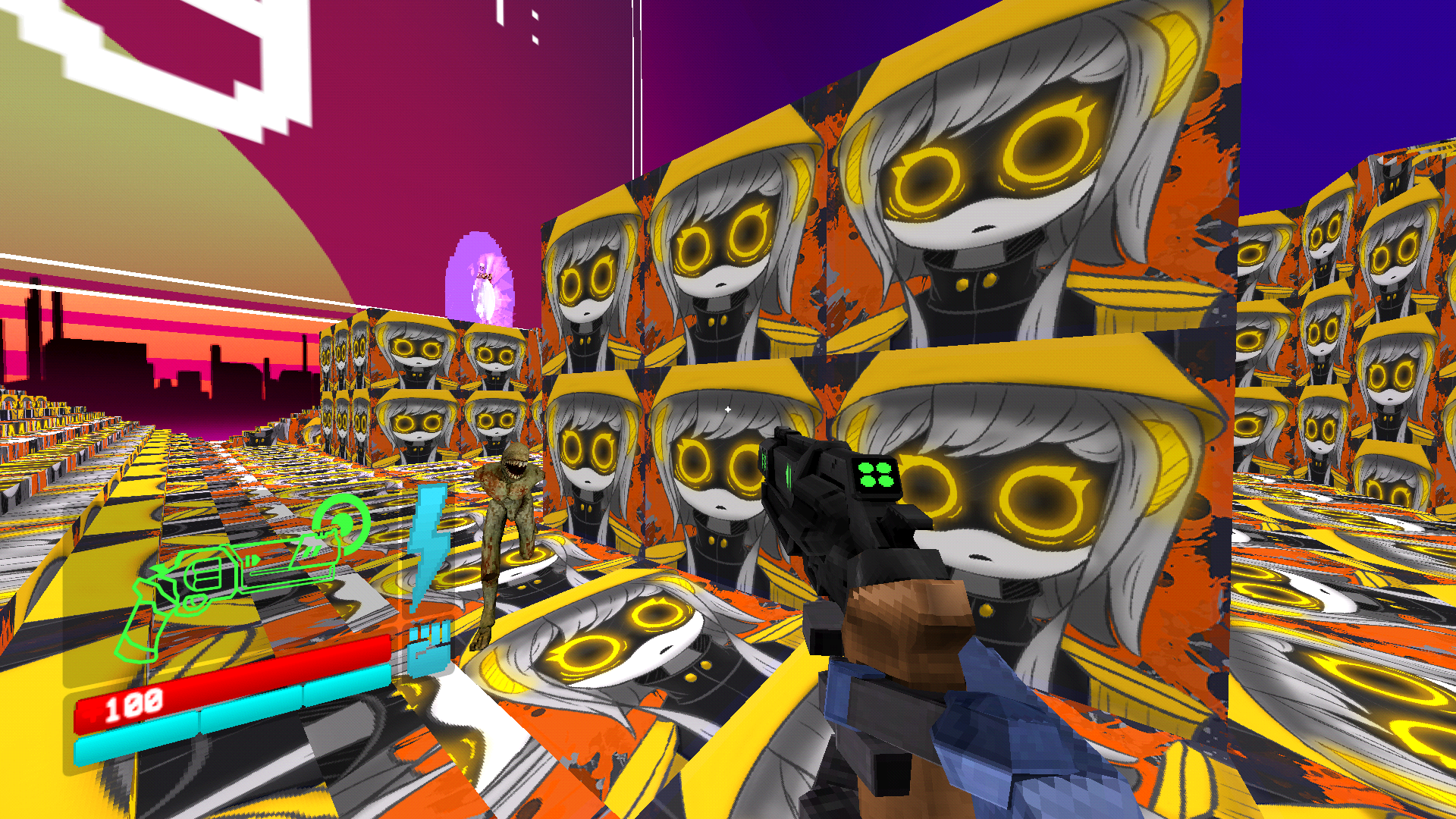1456x819 pixels.
Task: Click the green revolver weapon icon
Action: [x=235, y=573]
